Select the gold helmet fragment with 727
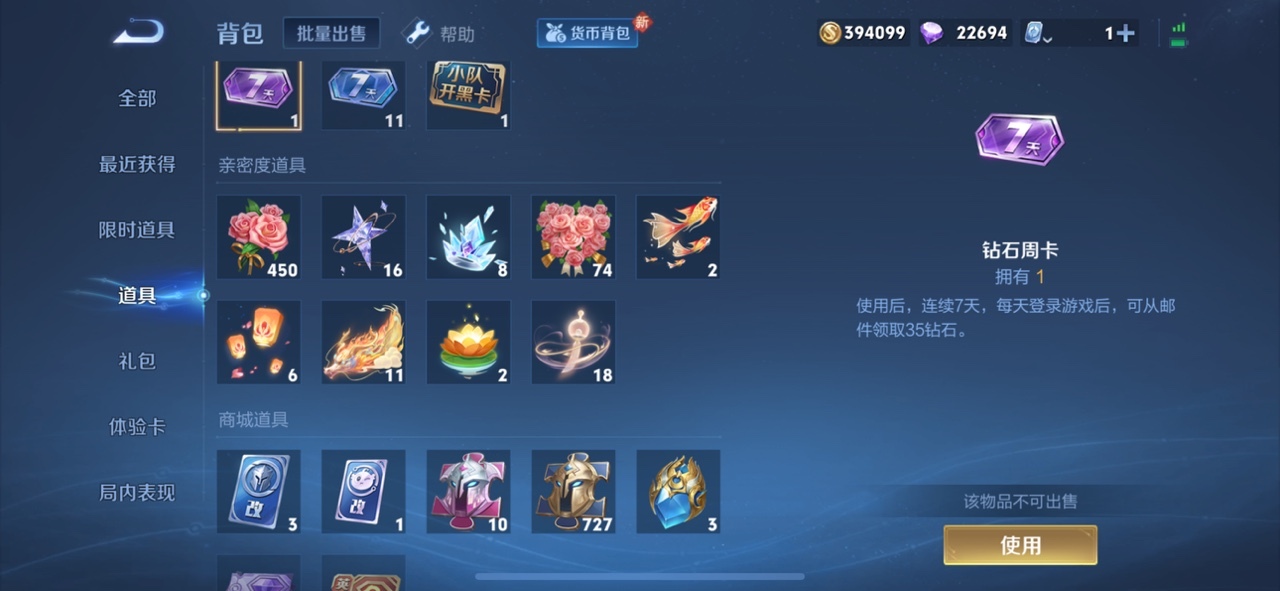This screenshot has width=1280, height=591. [x=573, y=492]
